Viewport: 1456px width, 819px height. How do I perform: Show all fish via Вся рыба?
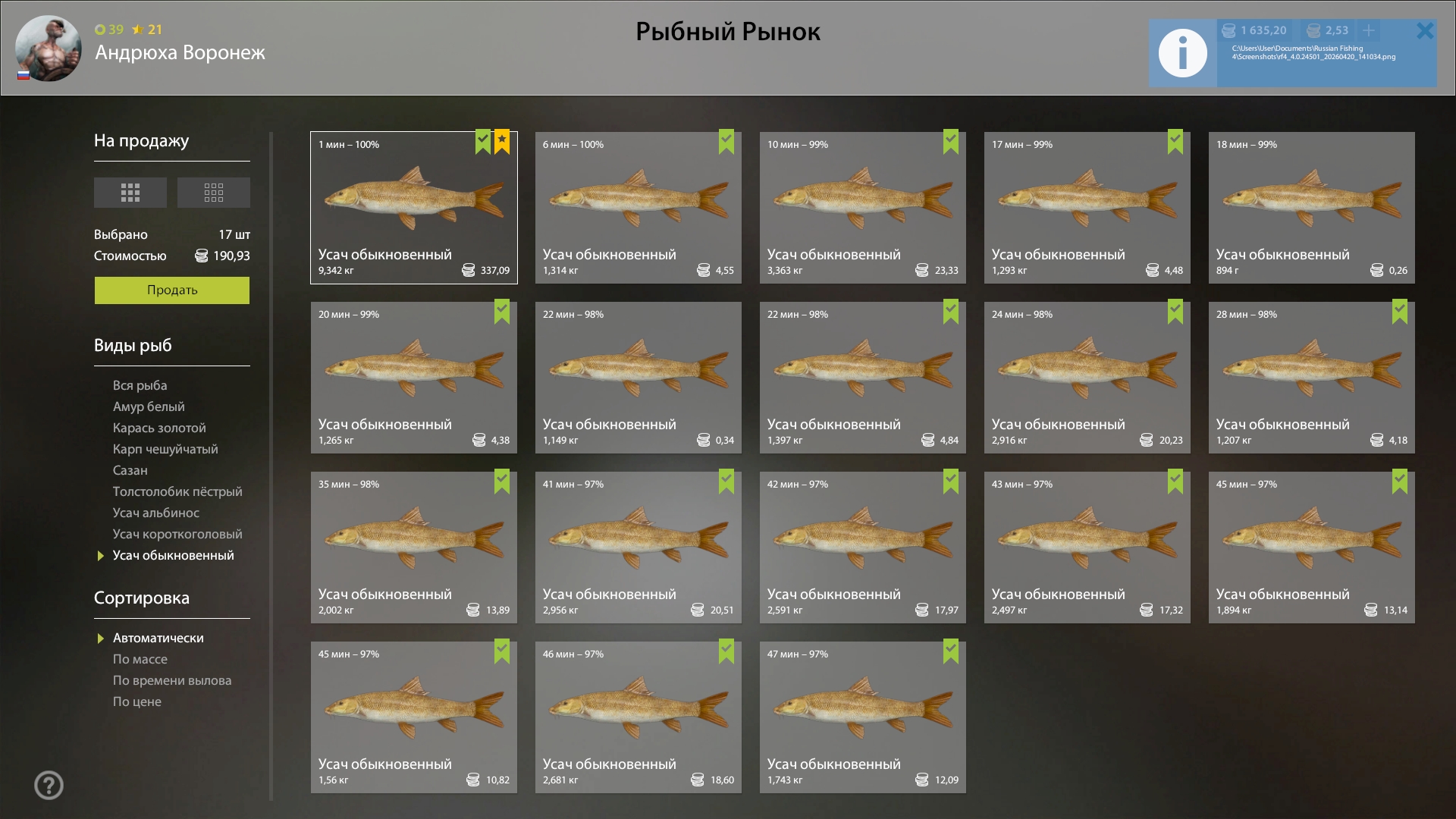[x=140, y=385]
